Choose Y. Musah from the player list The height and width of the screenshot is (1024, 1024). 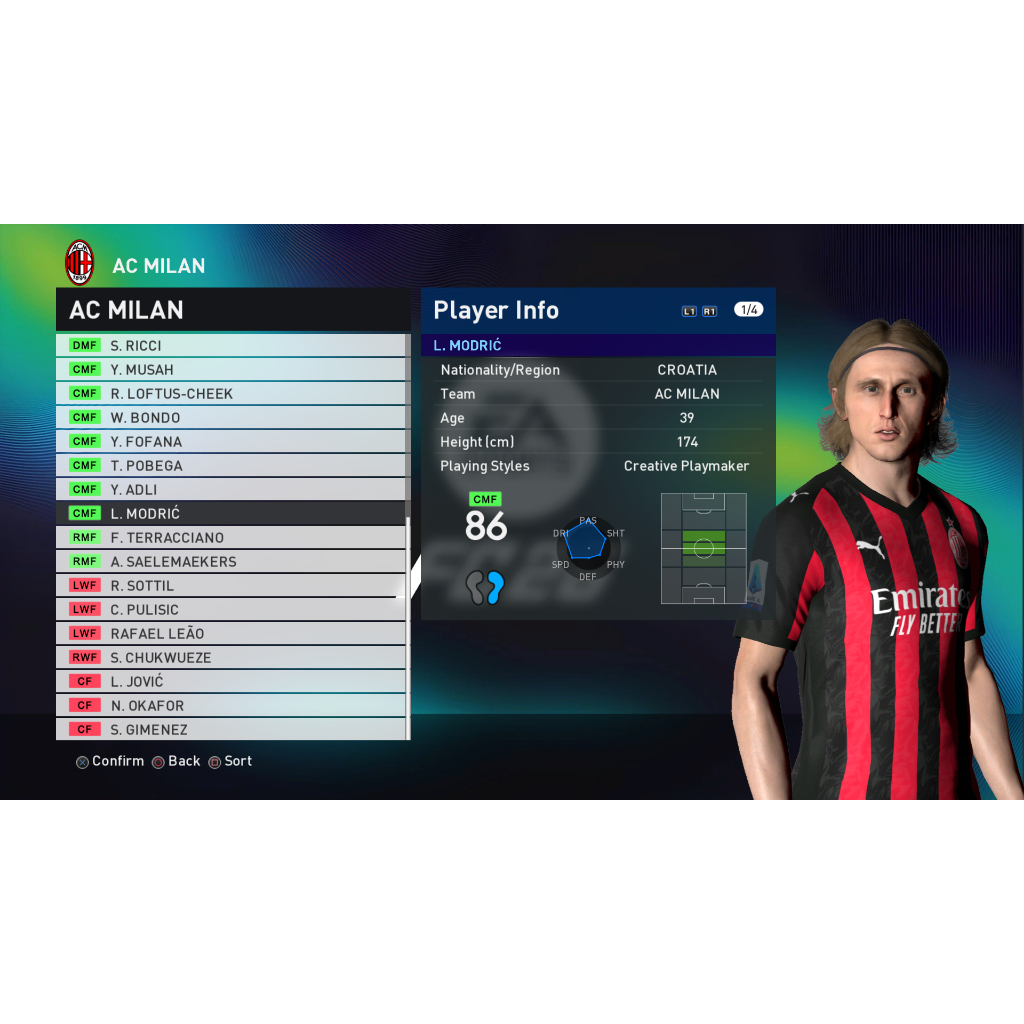click(230, 369)
